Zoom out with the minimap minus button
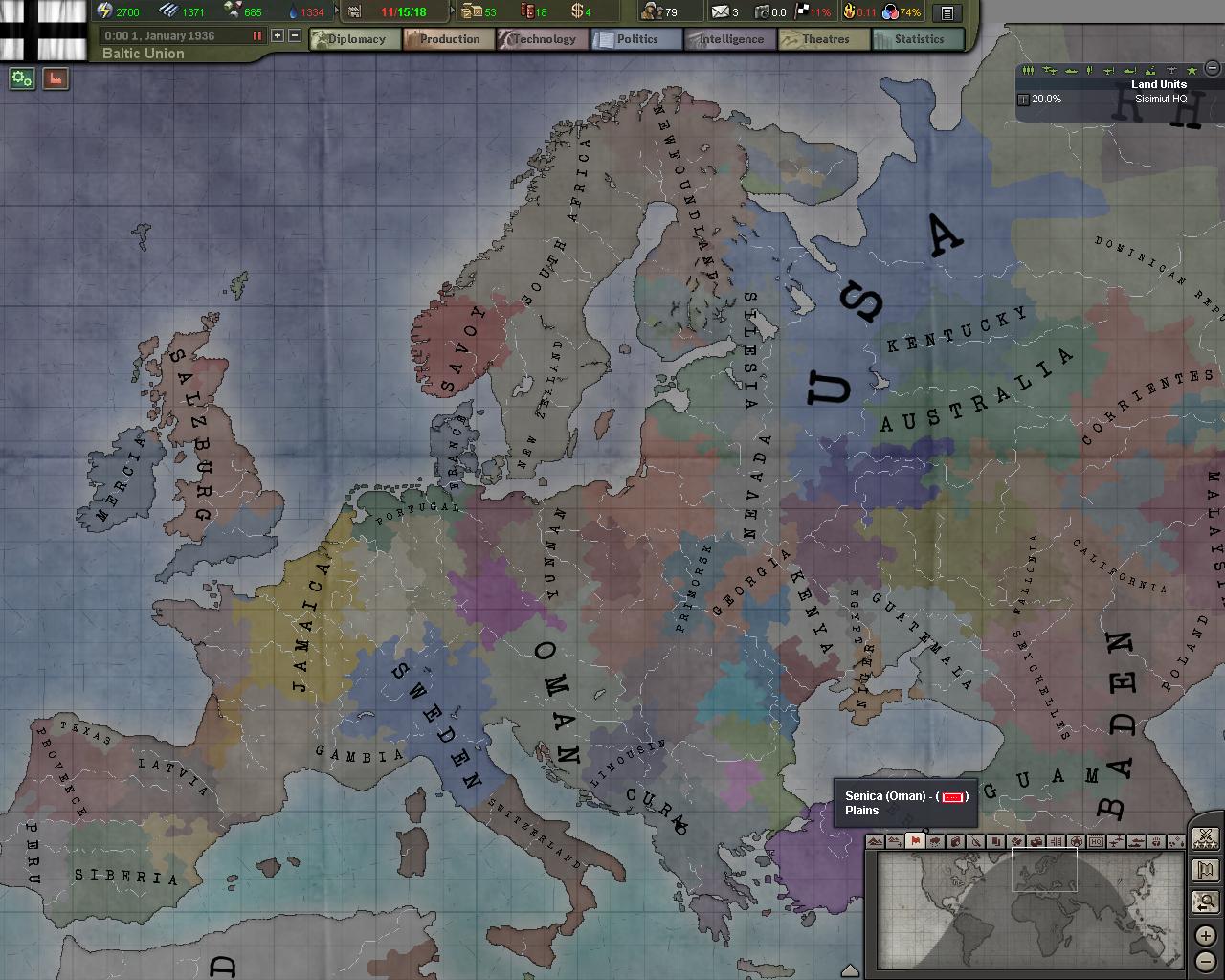Viewport: 1225px width, 980px height. [1205, 960]
